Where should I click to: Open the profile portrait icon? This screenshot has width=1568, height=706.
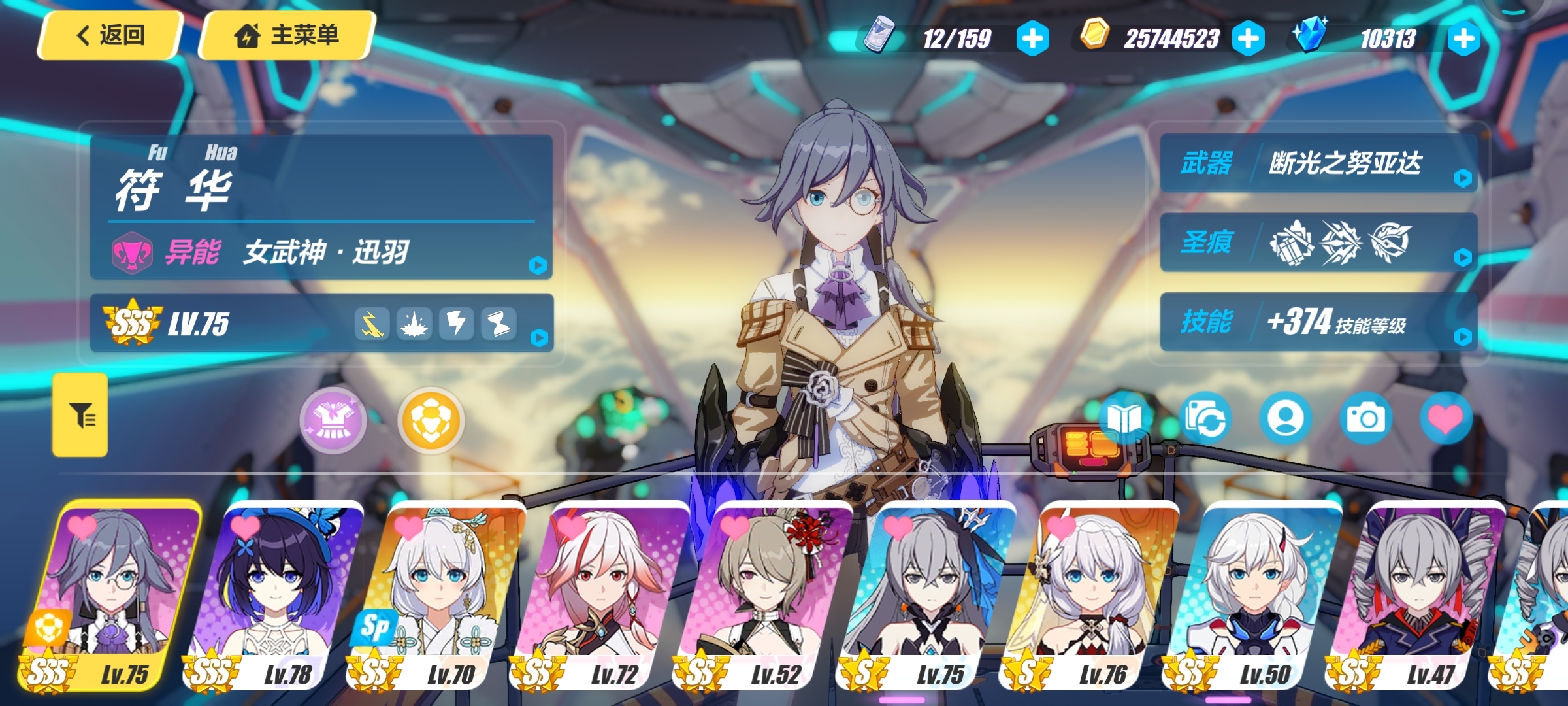pos(1285,418)
